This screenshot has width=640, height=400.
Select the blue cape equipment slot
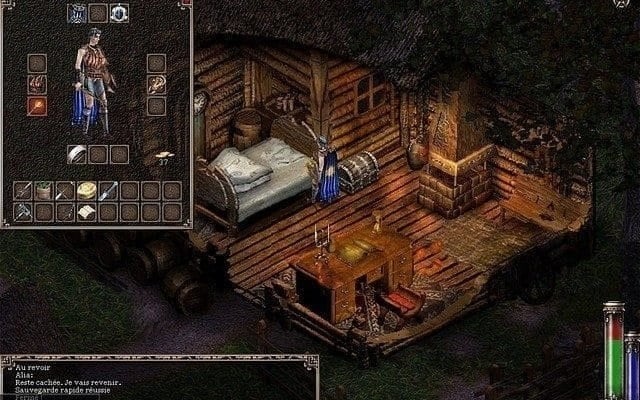[x=76, y=13]
